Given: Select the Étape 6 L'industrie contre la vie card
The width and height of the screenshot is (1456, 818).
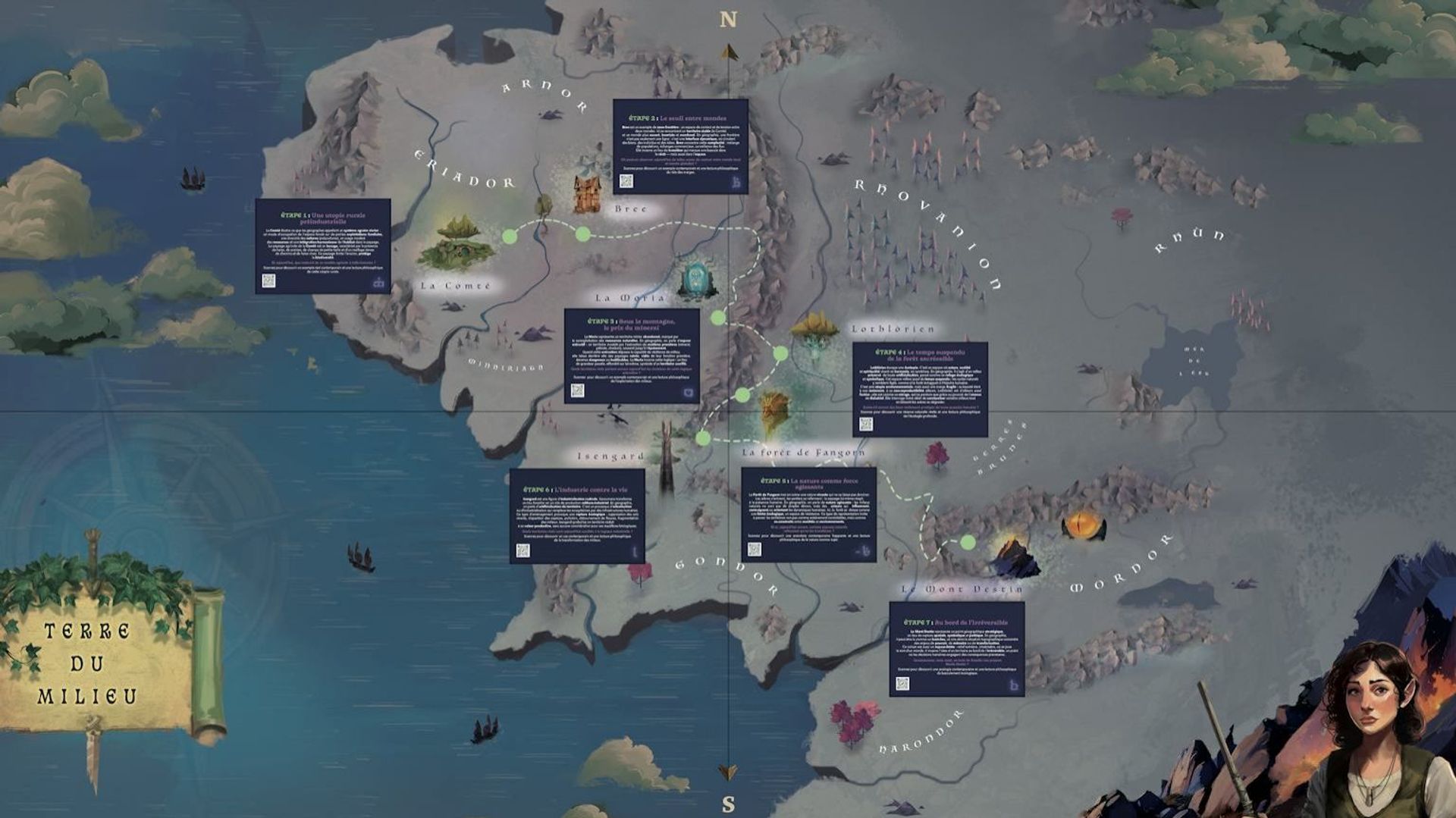Looking at the screenshot, I should tap(576, 516).
